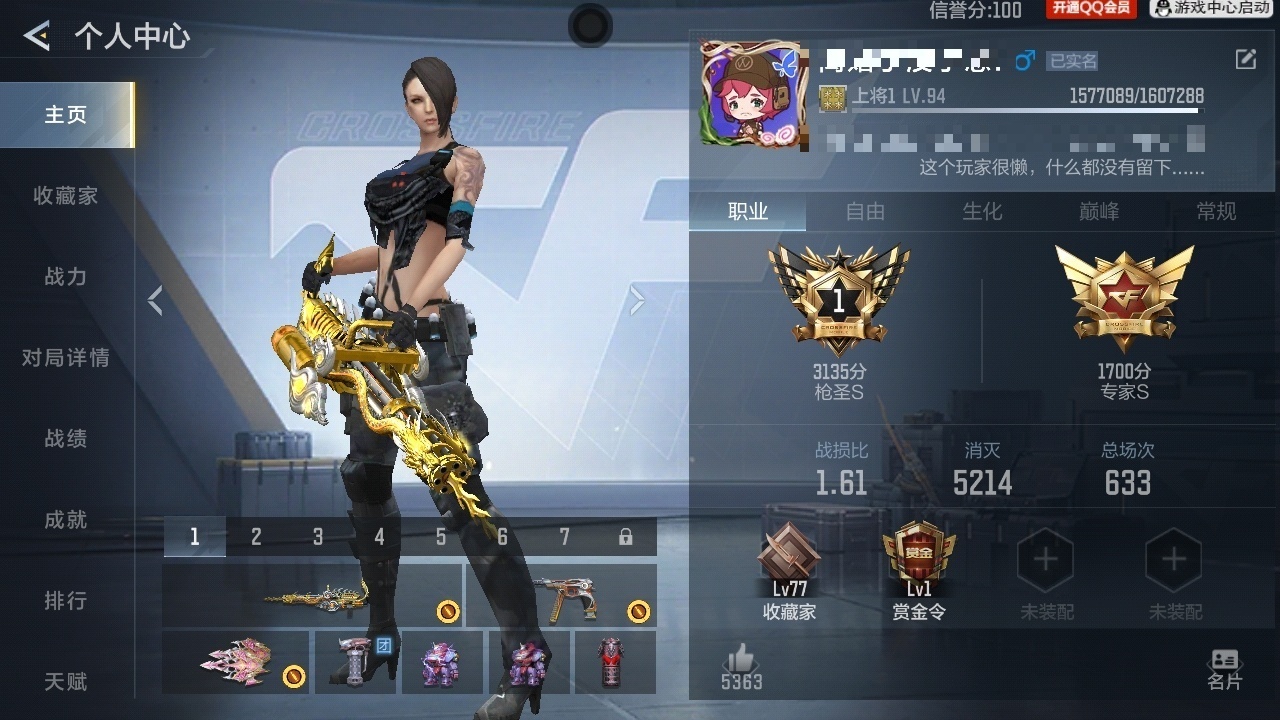Open the 名片 name card
The height and width of the screenshot is (720, 1280).
[1224, 669]
